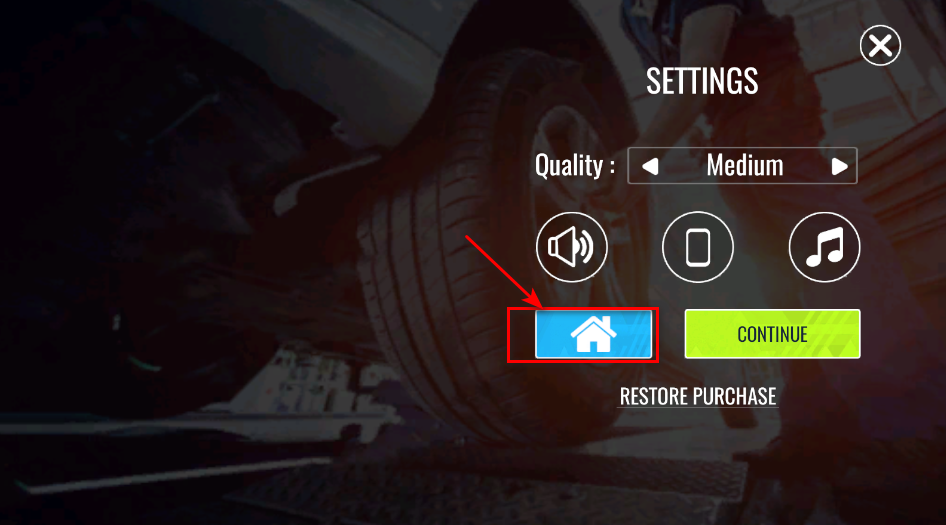Return home with the blue house button

(x=594, y=334)
